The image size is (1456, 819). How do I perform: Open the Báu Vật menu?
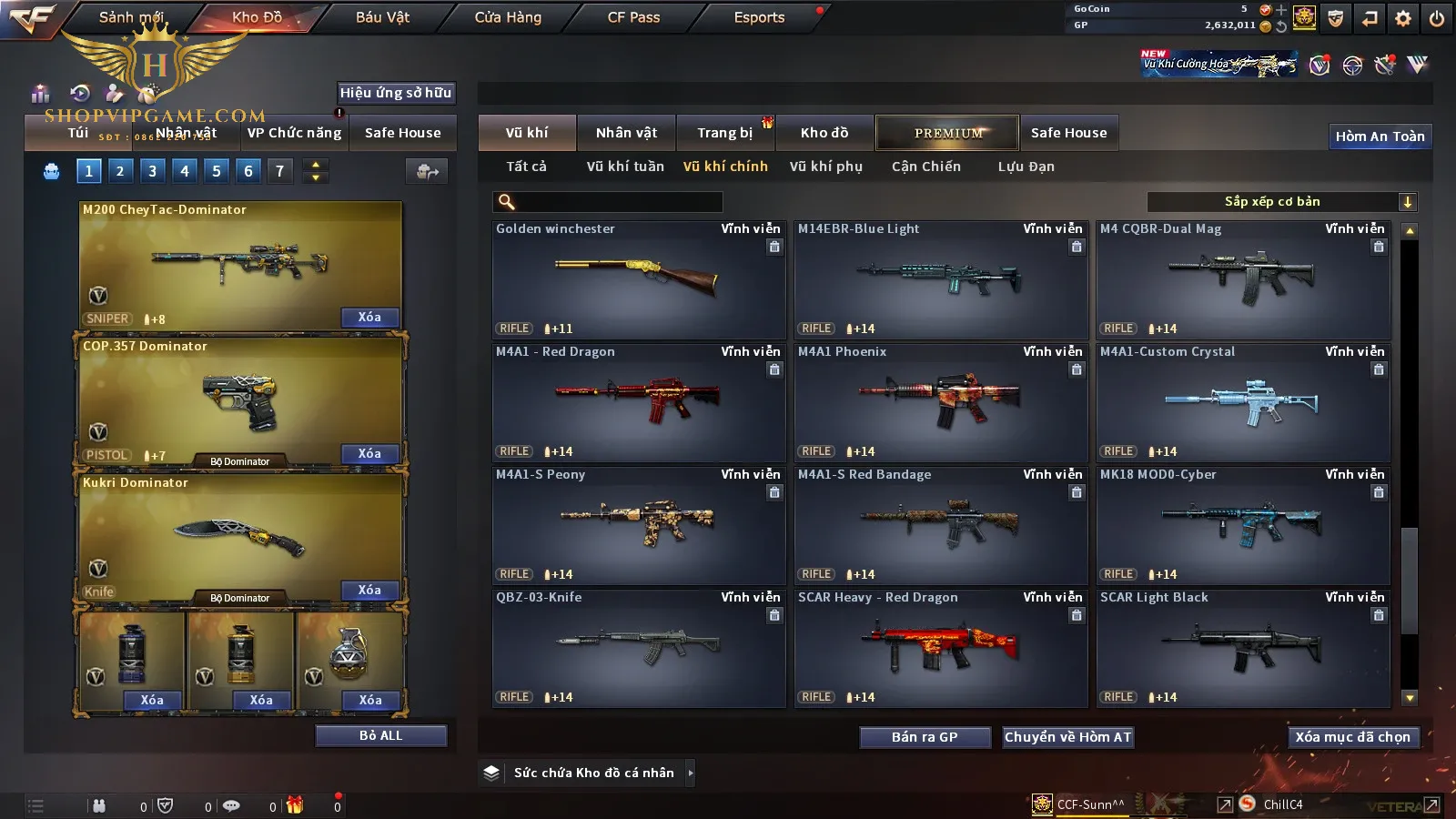pyautogui.click(x=382, y=17)
